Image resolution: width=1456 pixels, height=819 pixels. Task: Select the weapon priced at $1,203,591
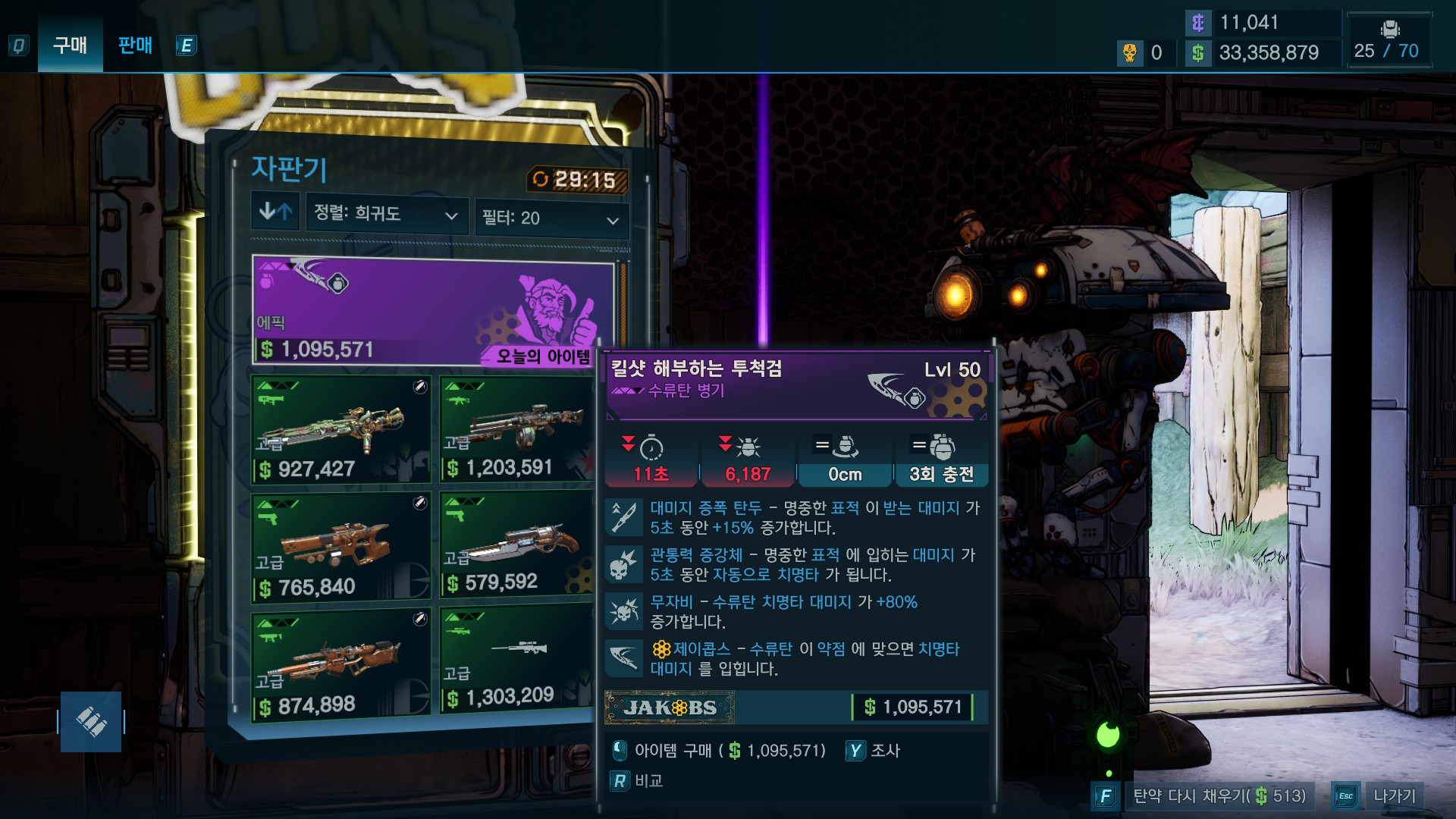(x=517, y=430)
